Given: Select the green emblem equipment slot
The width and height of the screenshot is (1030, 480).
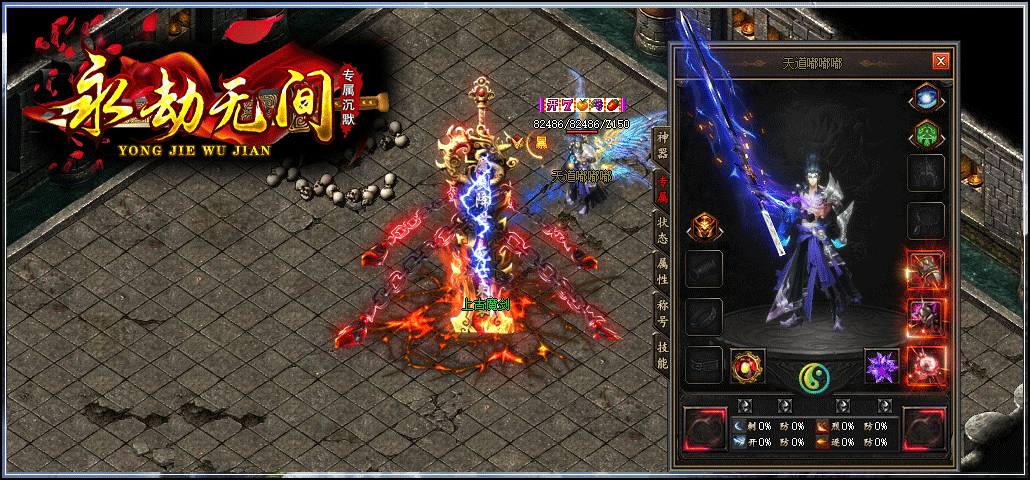Looking at the screenshot, I should (925, 133).
